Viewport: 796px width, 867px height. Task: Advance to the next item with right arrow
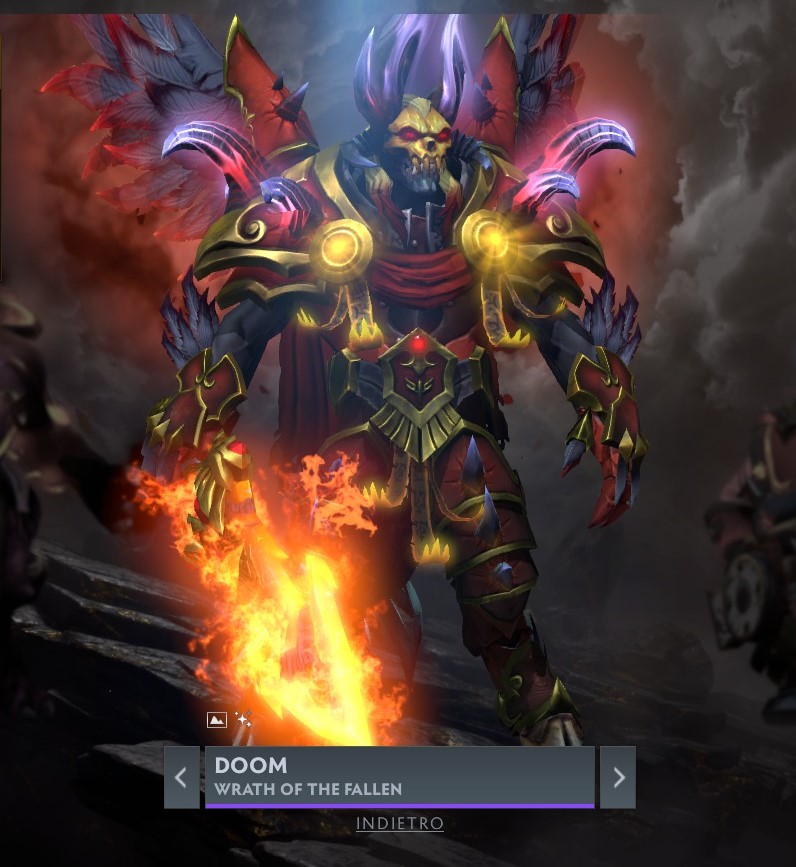point(618,776)
